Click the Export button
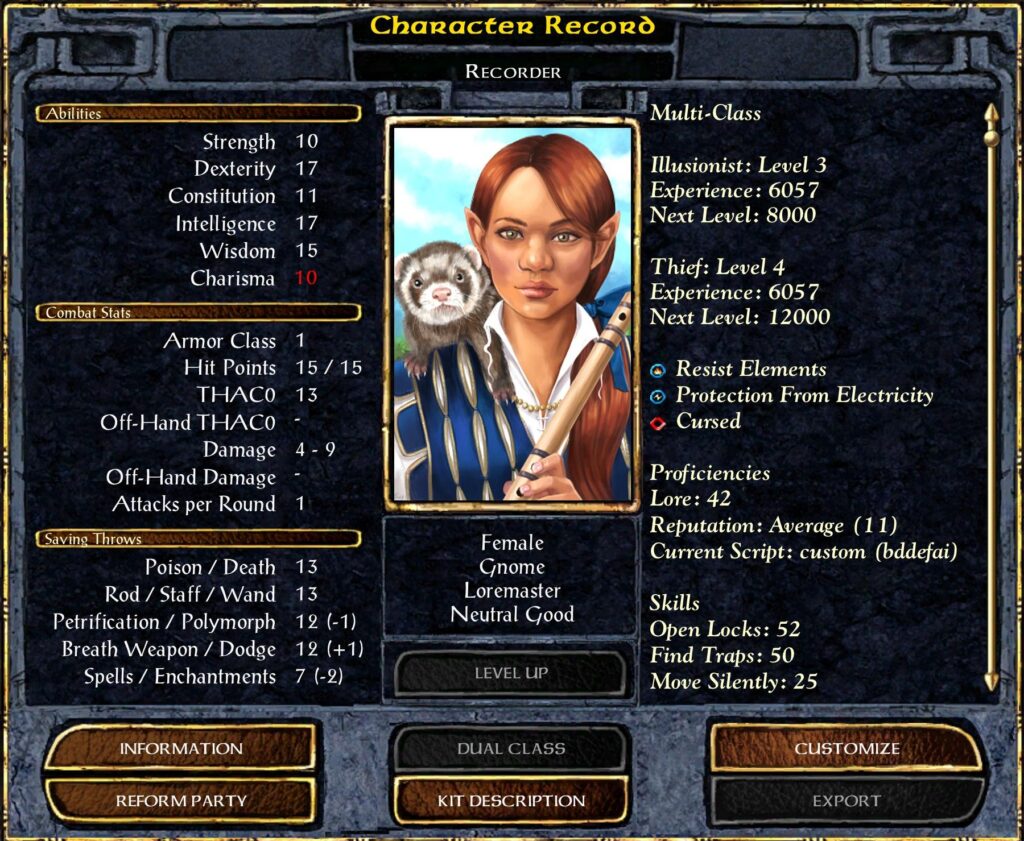Viewport: 1024px width, 841px height. point(846,800)
